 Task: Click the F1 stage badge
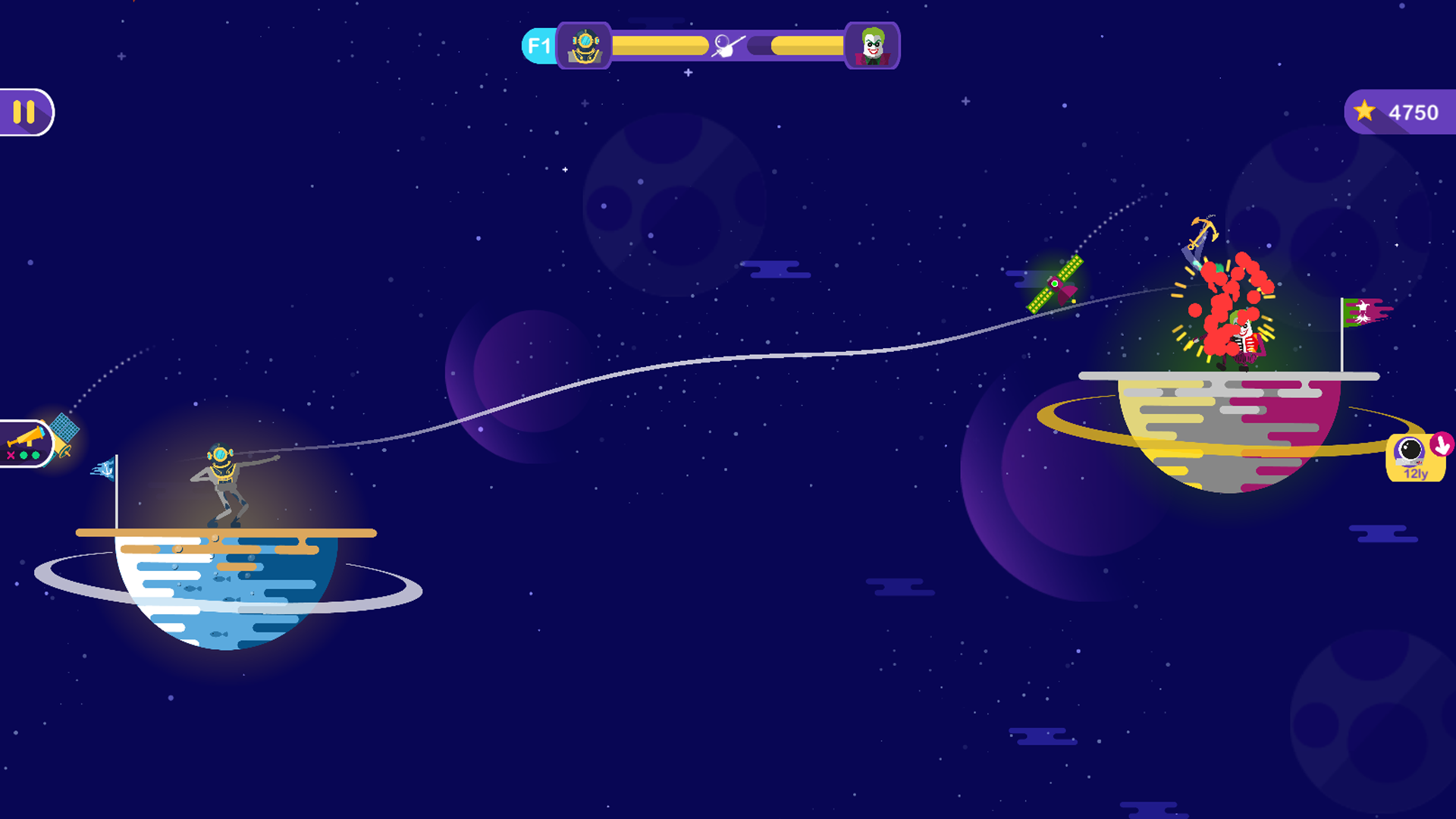pyautogui.click(x=538, y=46)
